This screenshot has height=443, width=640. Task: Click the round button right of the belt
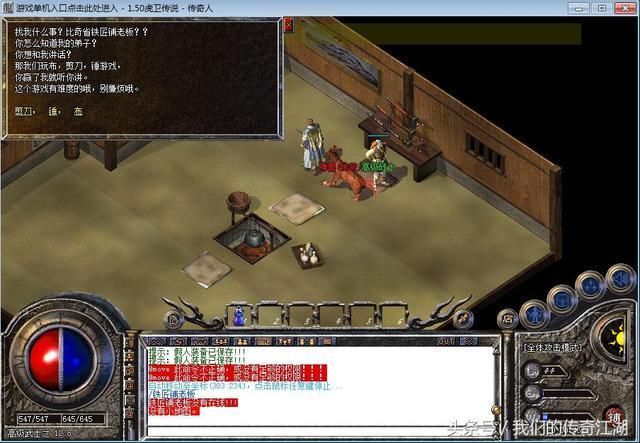coord(462,318)
